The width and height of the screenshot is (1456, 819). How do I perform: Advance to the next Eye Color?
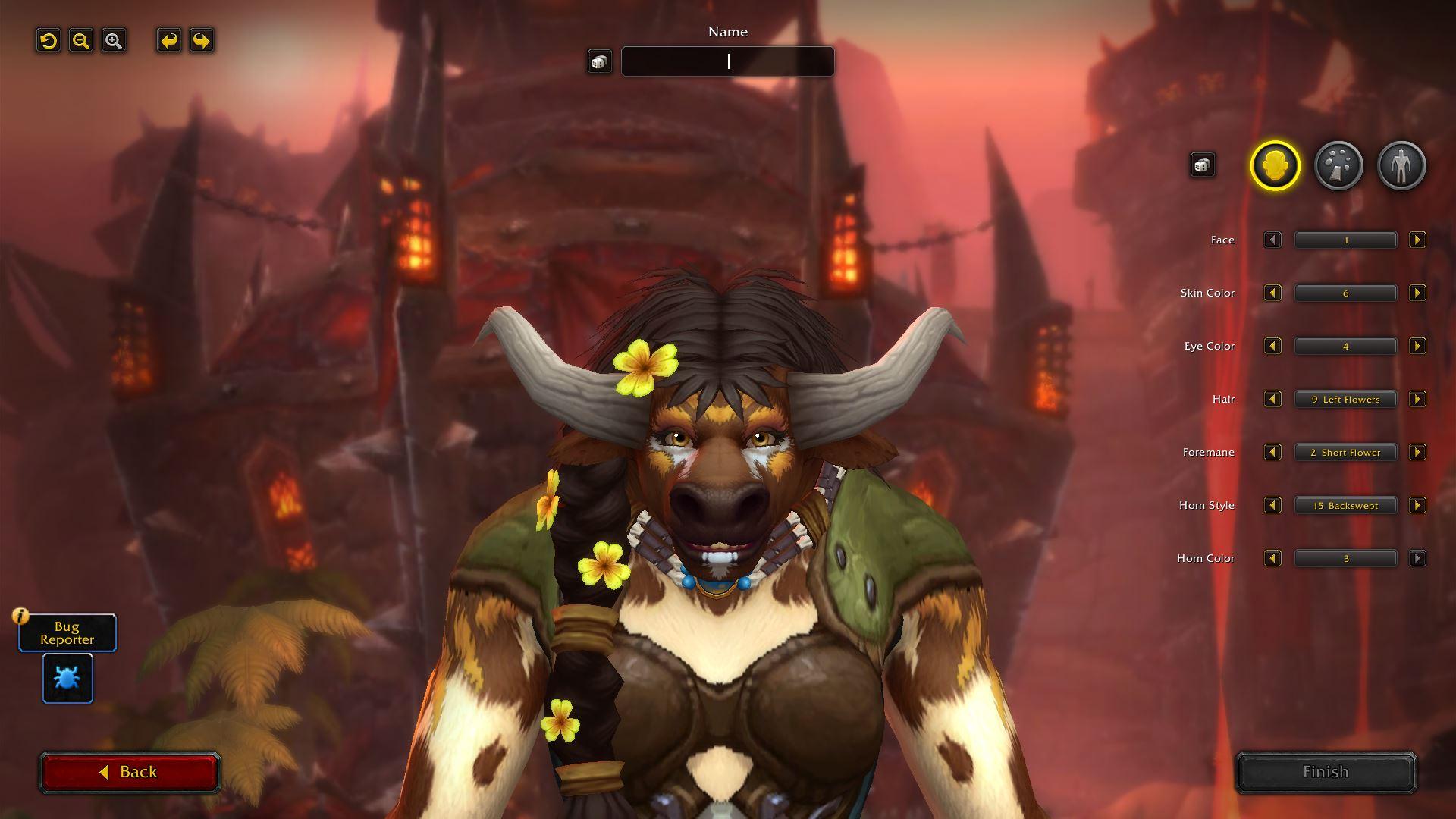pyautogui.click(x=1417, y=347)
